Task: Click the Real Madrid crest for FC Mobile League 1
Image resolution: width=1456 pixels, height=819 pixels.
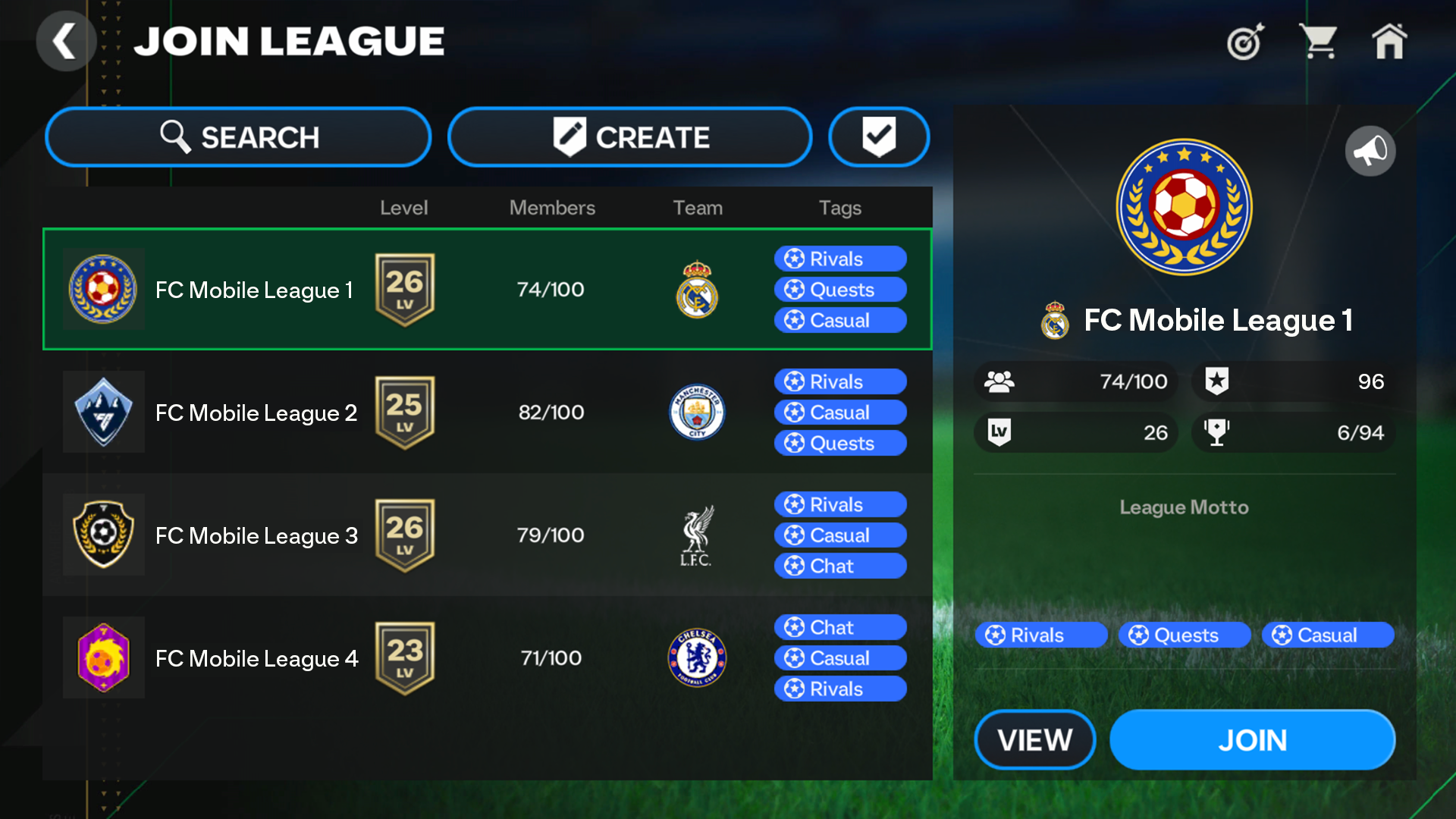Action: (x=697, y=290)
